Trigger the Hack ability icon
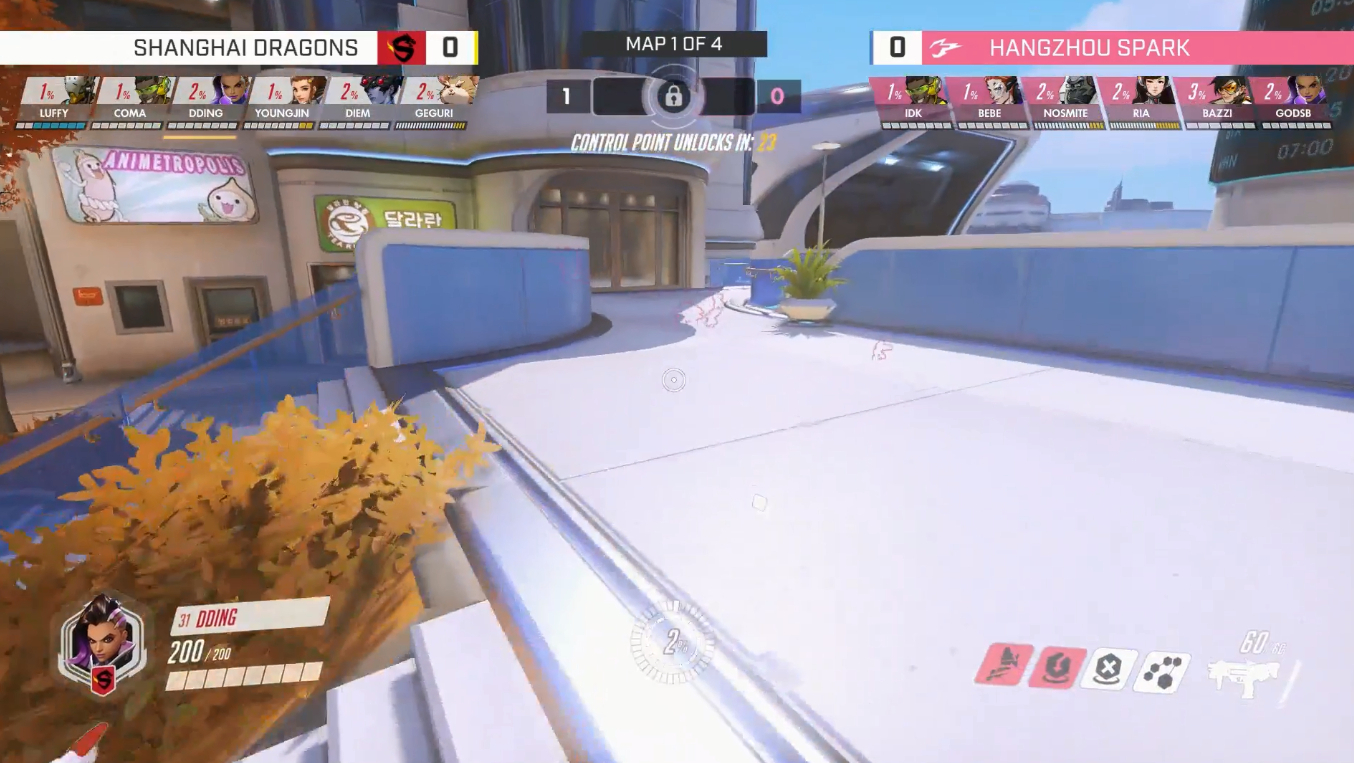The image size is (1354, 763). (1162, 673)
